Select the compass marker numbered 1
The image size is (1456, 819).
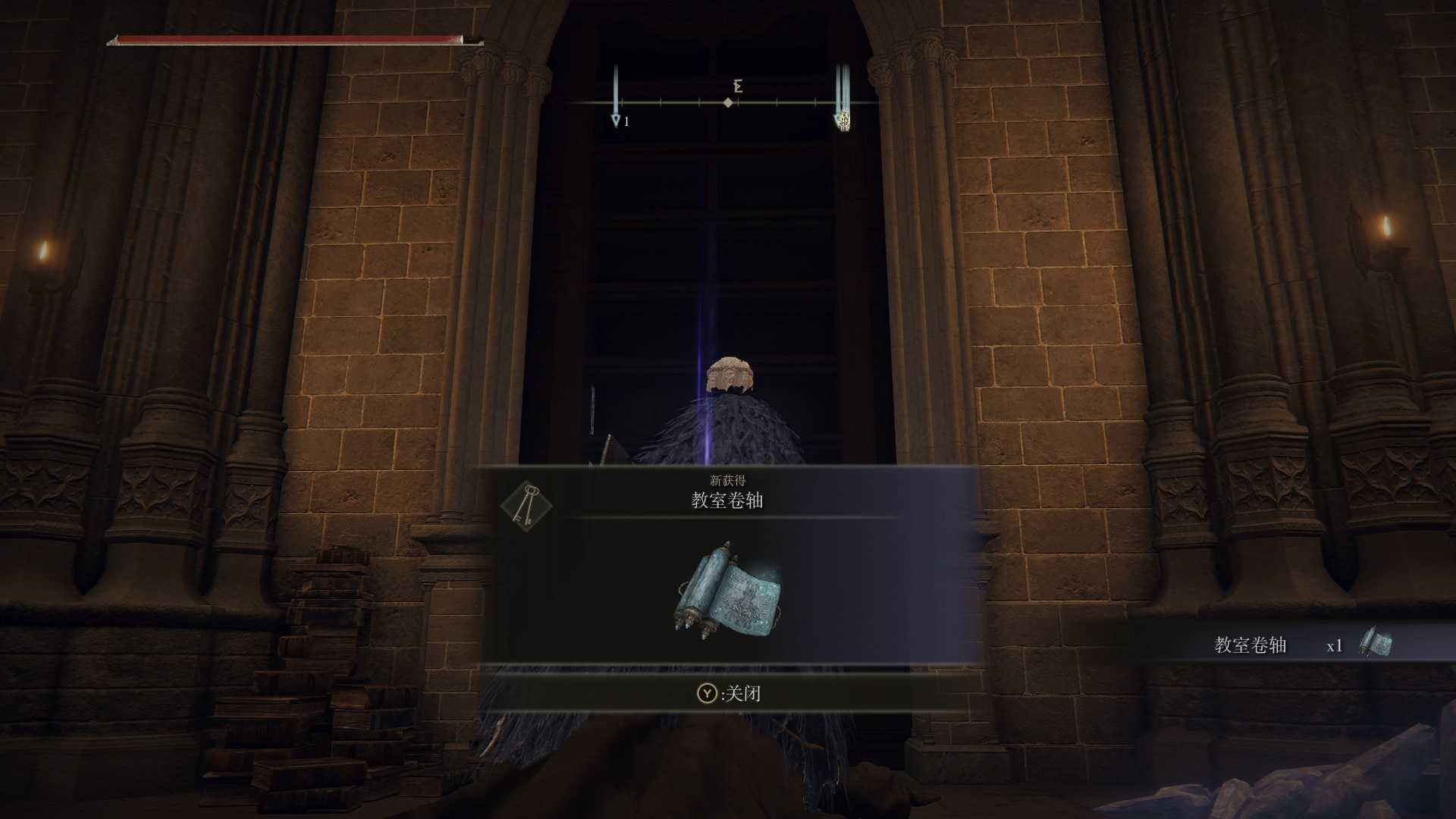click(617, 120)
